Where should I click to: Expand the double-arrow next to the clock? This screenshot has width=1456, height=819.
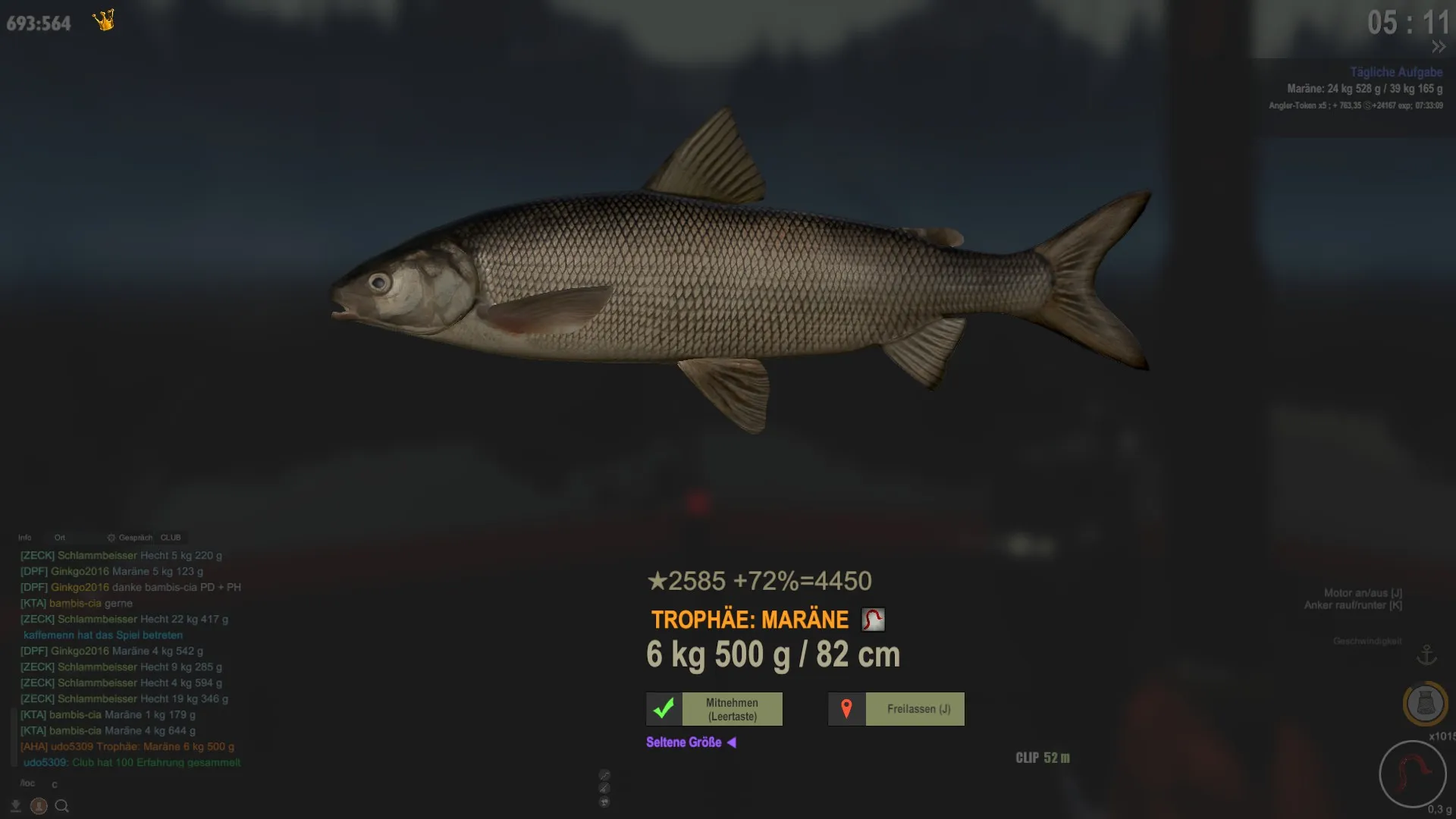point(1439,47)
